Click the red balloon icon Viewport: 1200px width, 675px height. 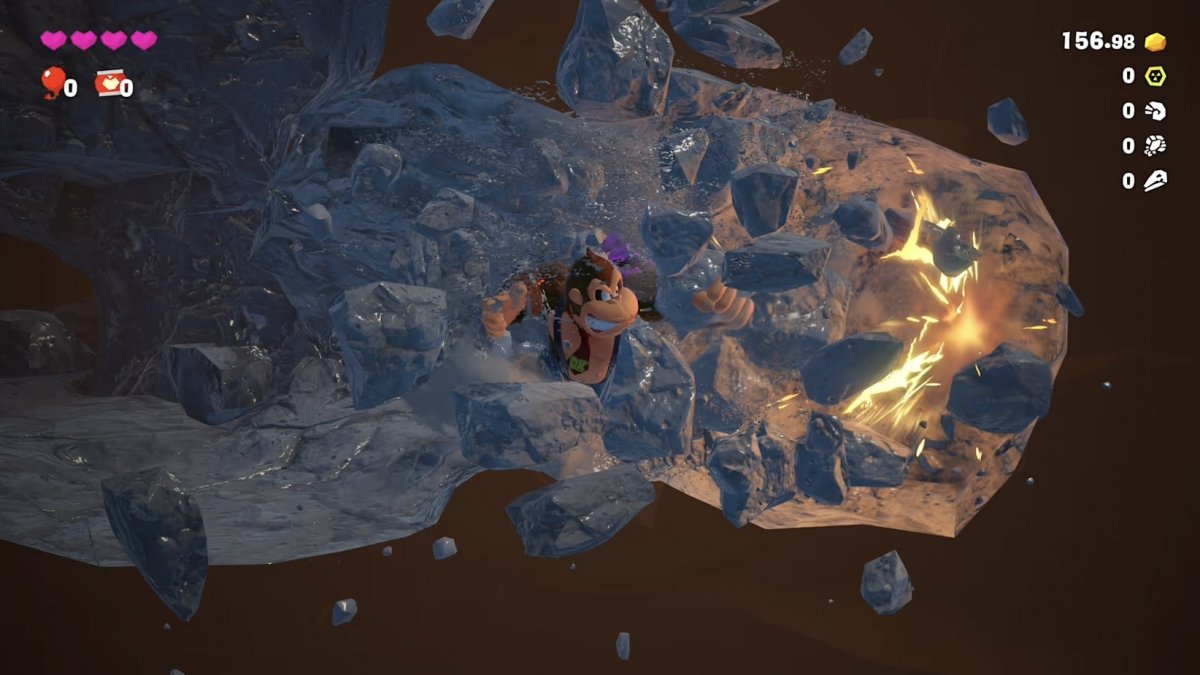(52, 82)
